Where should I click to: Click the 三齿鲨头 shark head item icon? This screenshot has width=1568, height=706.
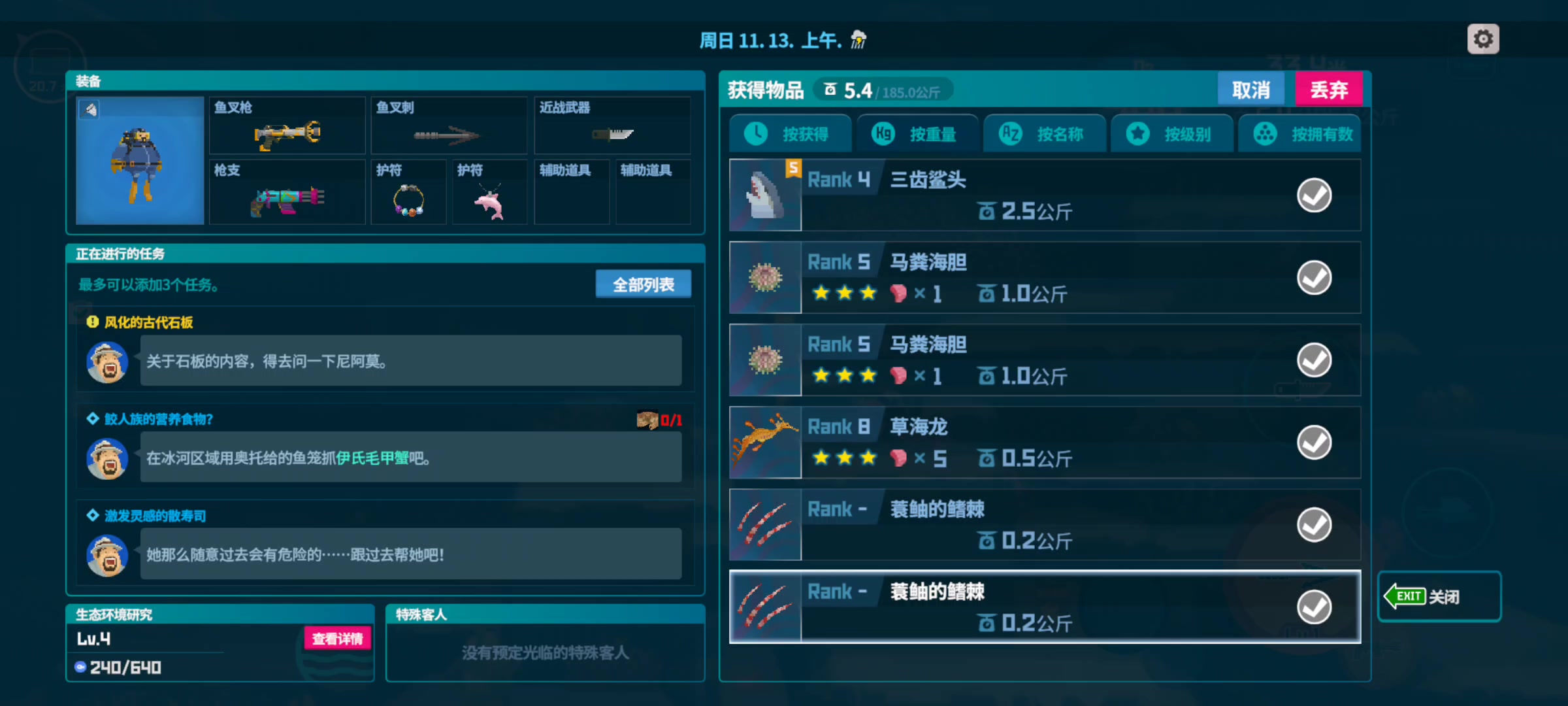[x=764, y=195]
